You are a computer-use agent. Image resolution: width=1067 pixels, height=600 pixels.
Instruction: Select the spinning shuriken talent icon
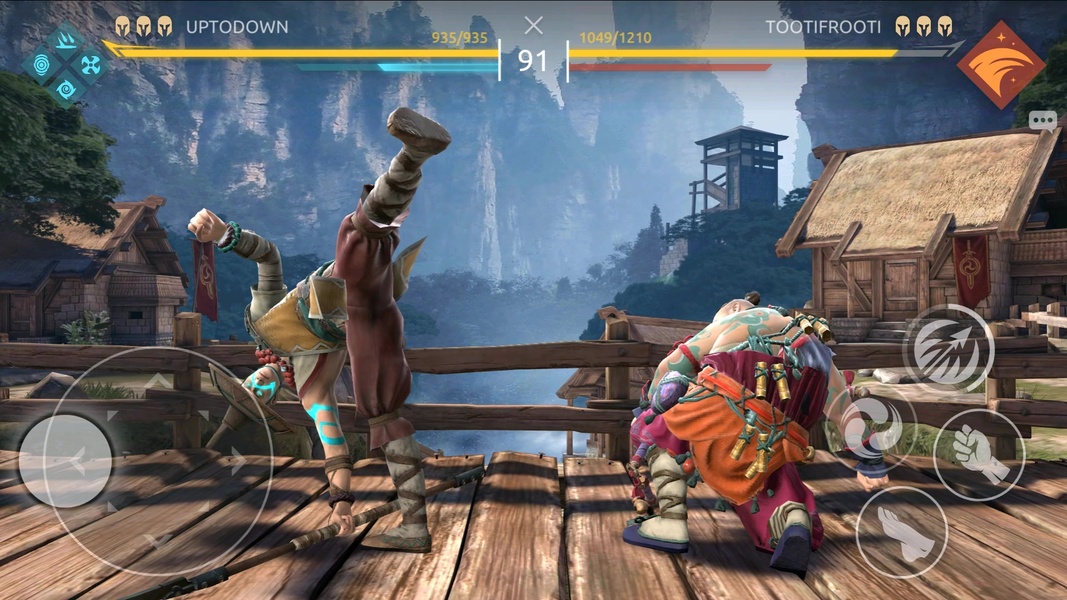coord(91,66)
